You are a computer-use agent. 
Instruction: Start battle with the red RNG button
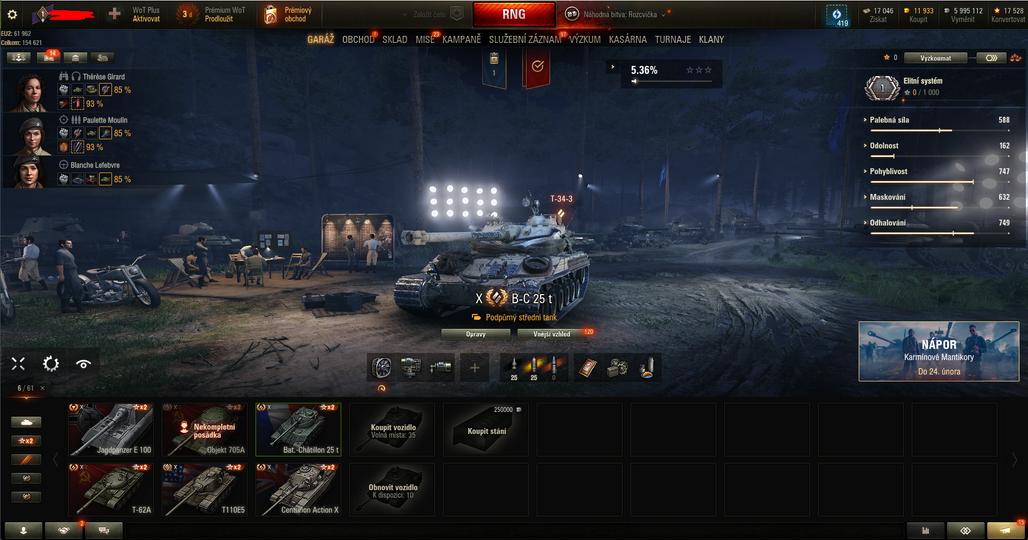[513, 15]
